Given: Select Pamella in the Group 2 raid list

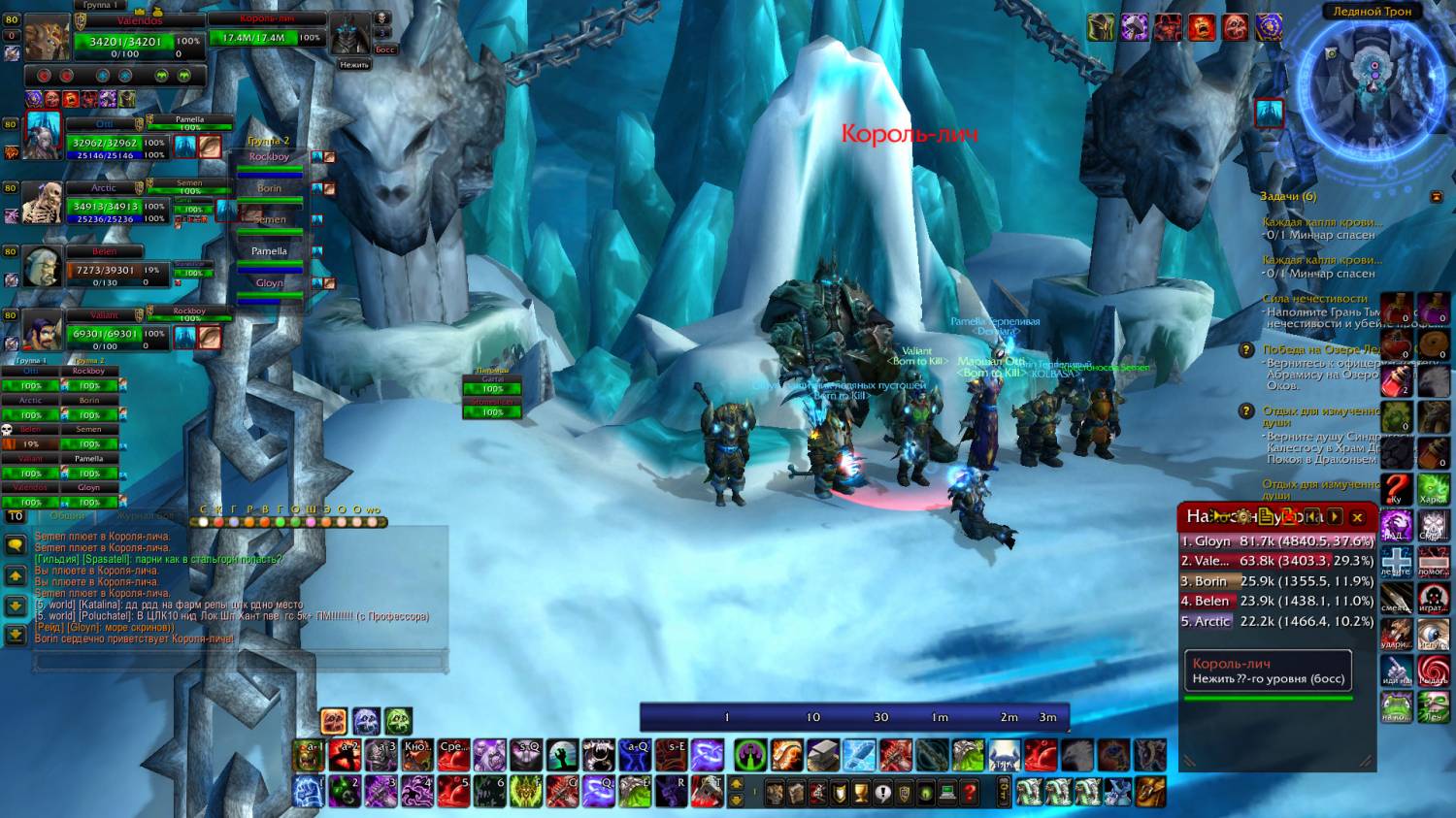Looking at the screenshot, I should pos(269,251).
